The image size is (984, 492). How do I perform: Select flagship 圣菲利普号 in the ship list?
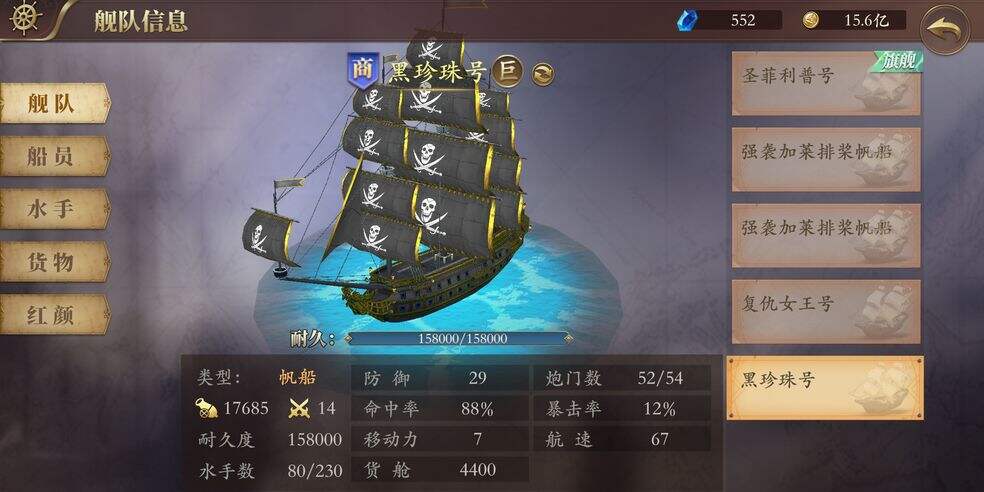pyautogui.click(x=825, y=82)
